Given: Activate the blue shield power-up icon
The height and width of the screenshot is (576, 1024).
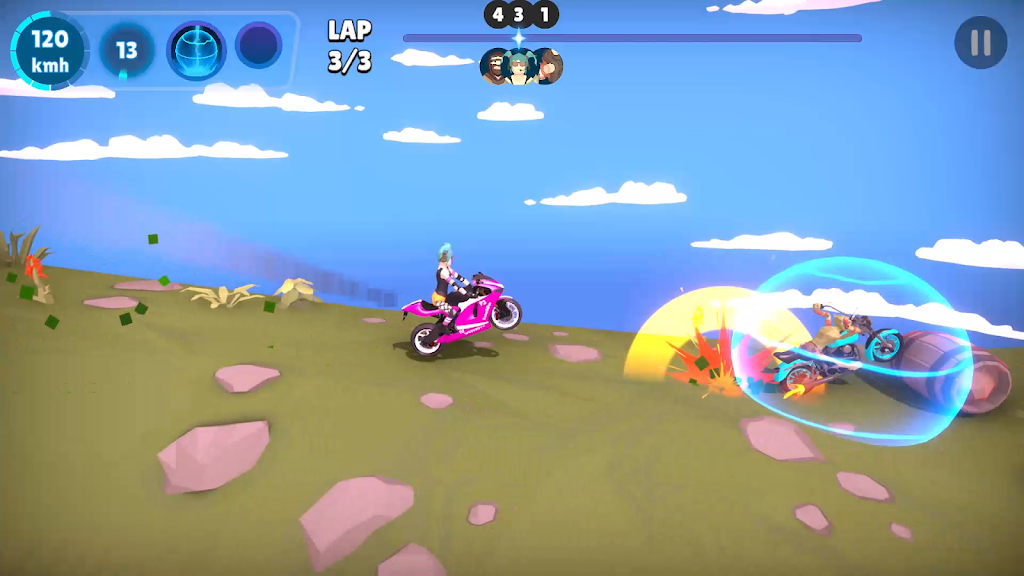Looking at the screenshot, I should (196, 48).
